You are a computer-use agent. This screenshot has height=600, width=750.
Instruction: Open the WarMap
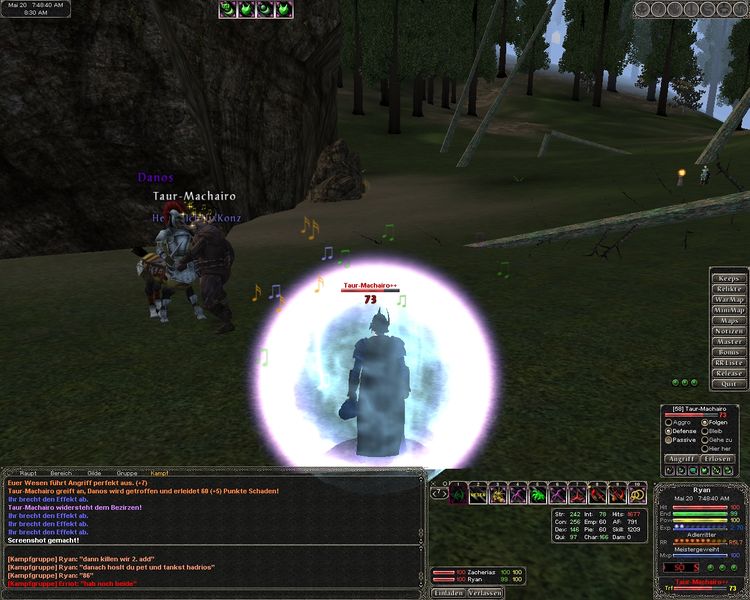pos(729,299)
